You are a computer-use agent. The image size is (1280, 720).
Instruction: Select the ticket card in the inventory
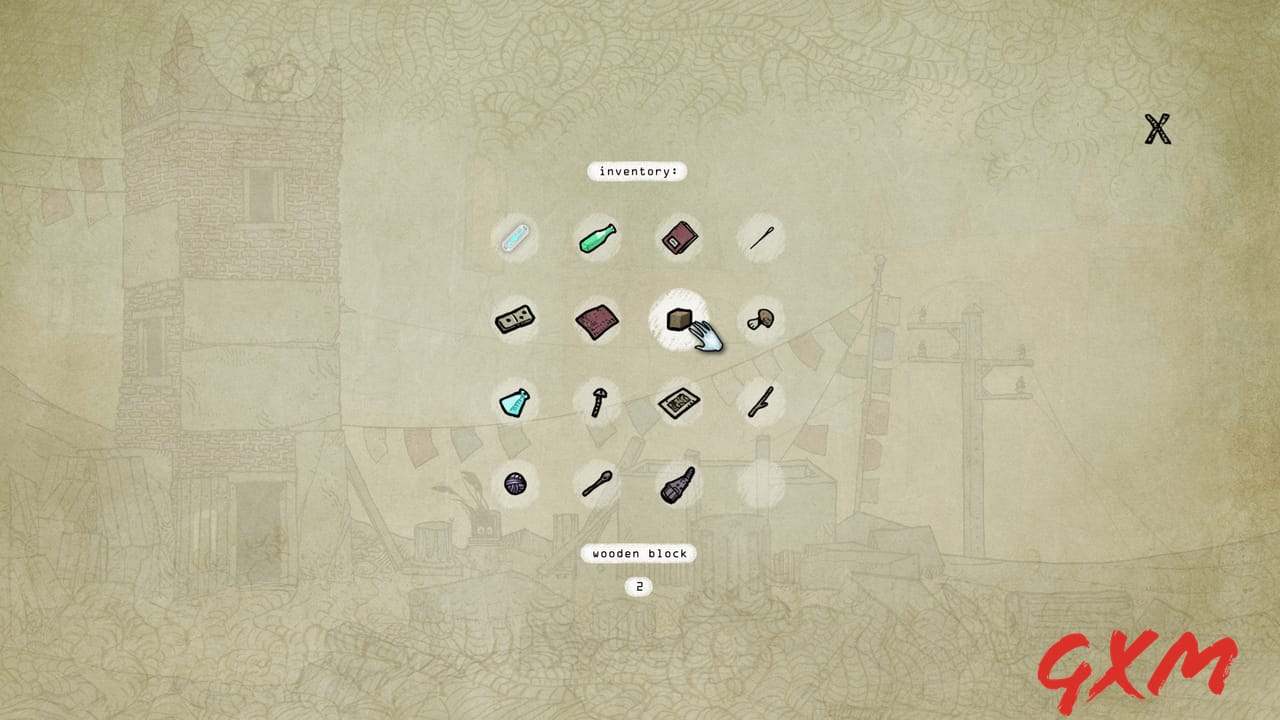pyautogui.click(x=680, y=402)
